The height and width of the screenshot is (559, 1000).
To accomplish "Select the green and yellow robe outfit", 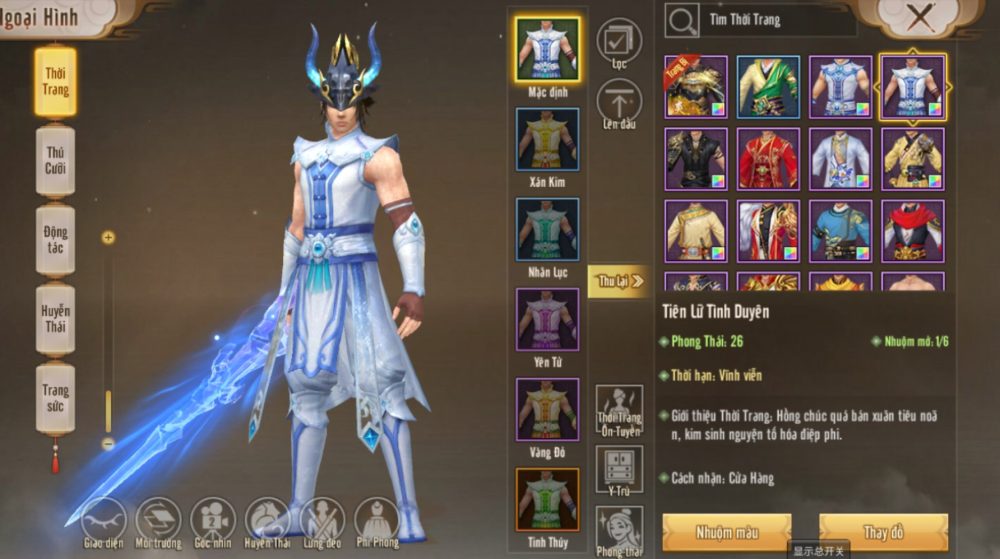I will point(768,87).
